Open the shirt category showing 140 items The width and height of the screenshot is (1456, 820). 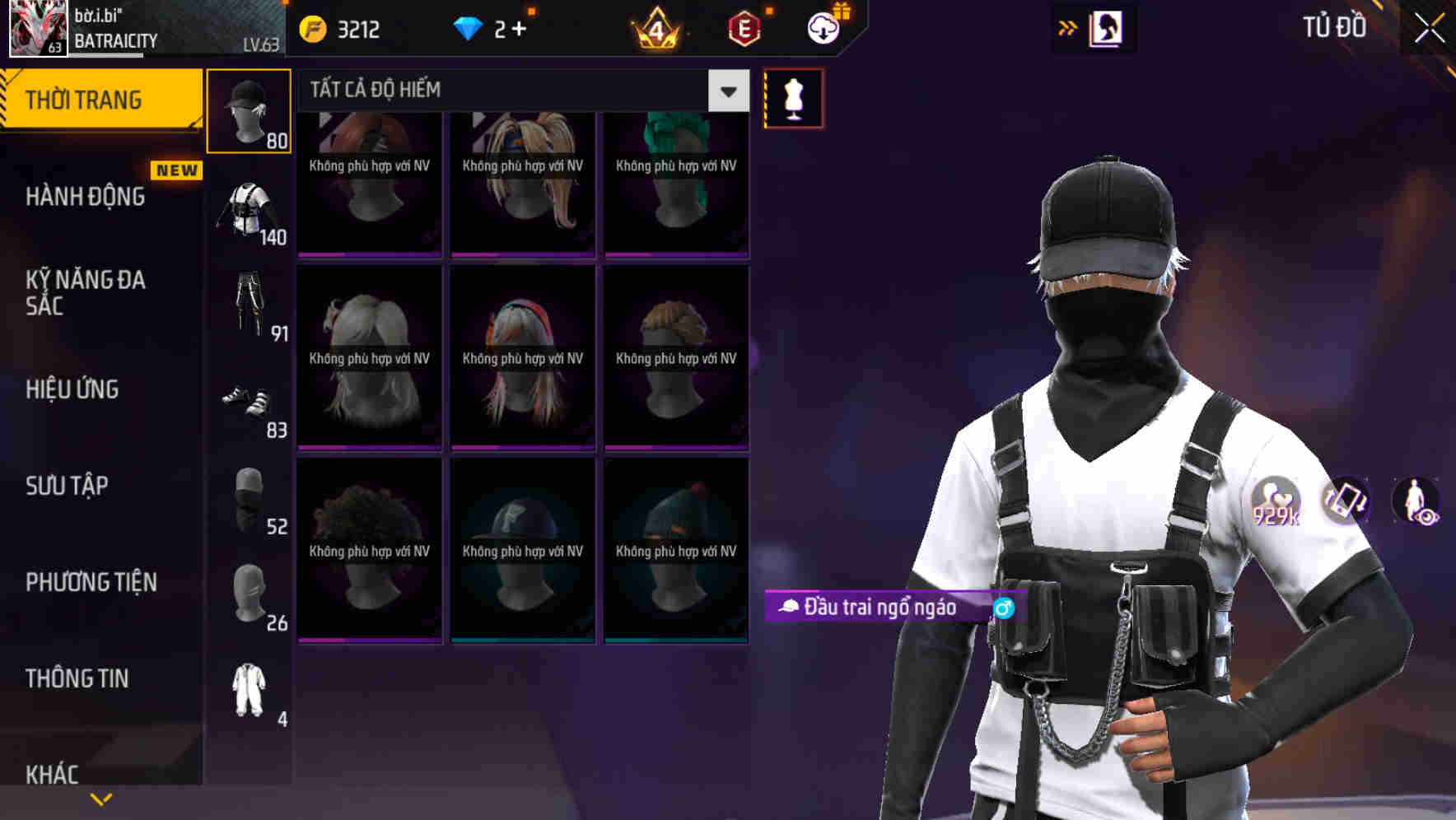[x=250, y=210]
